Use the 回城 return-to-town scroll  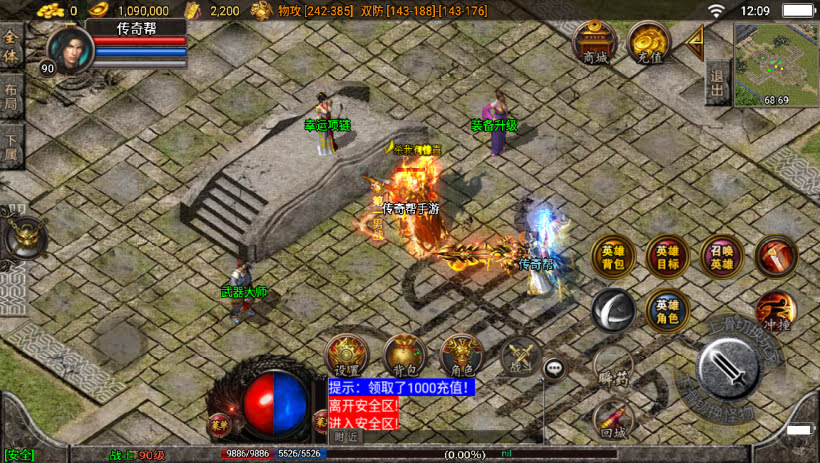pos(613,419)
